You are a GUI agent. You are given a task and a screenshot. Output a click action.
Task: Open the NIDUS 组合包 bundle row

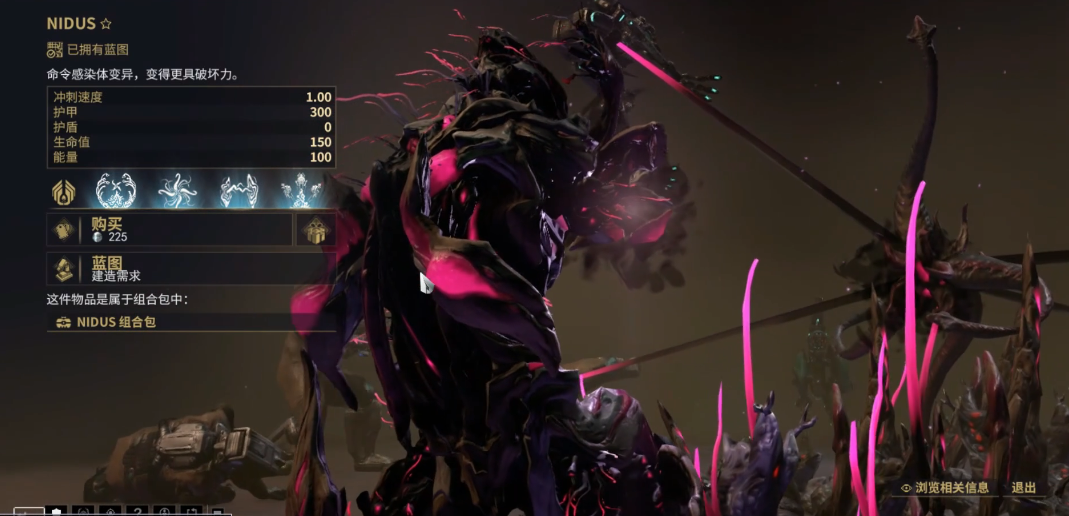point(190,322)
